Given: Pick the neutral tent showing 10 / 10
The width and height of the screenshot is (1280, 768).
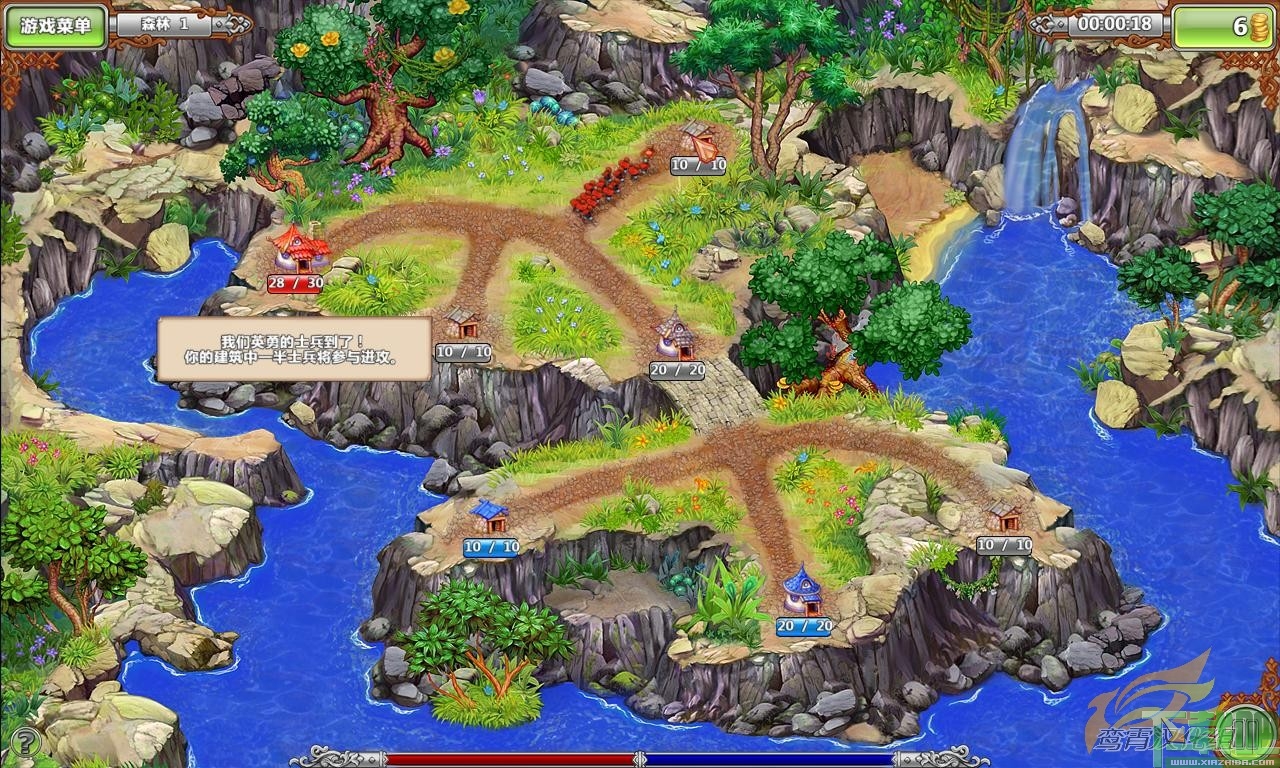Looking at the screenshot, I should (x=699, y=141).
